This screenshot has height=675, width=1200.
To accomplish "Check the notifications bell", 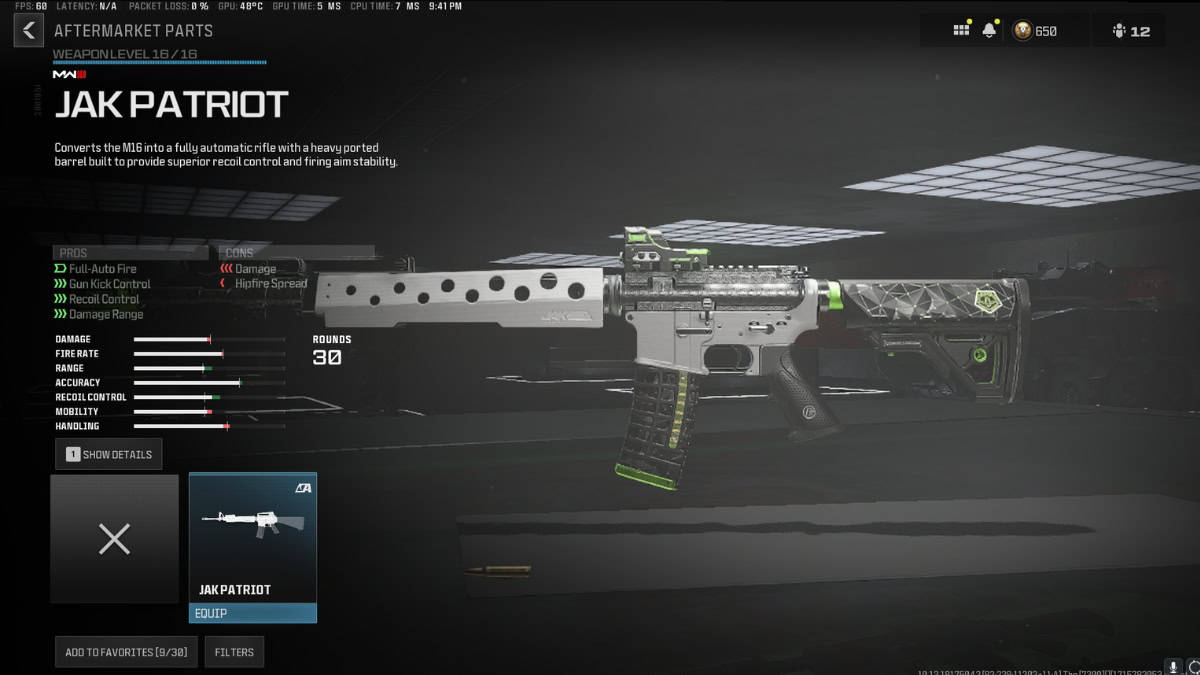I will tap(989, 31).
